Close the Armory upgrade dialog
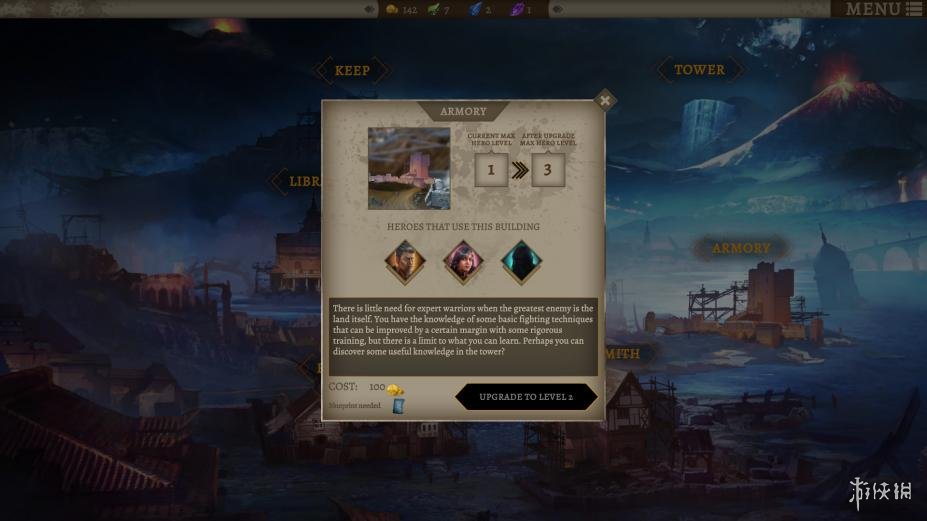The height and width of the screenshot is (521, 927). 604,100
